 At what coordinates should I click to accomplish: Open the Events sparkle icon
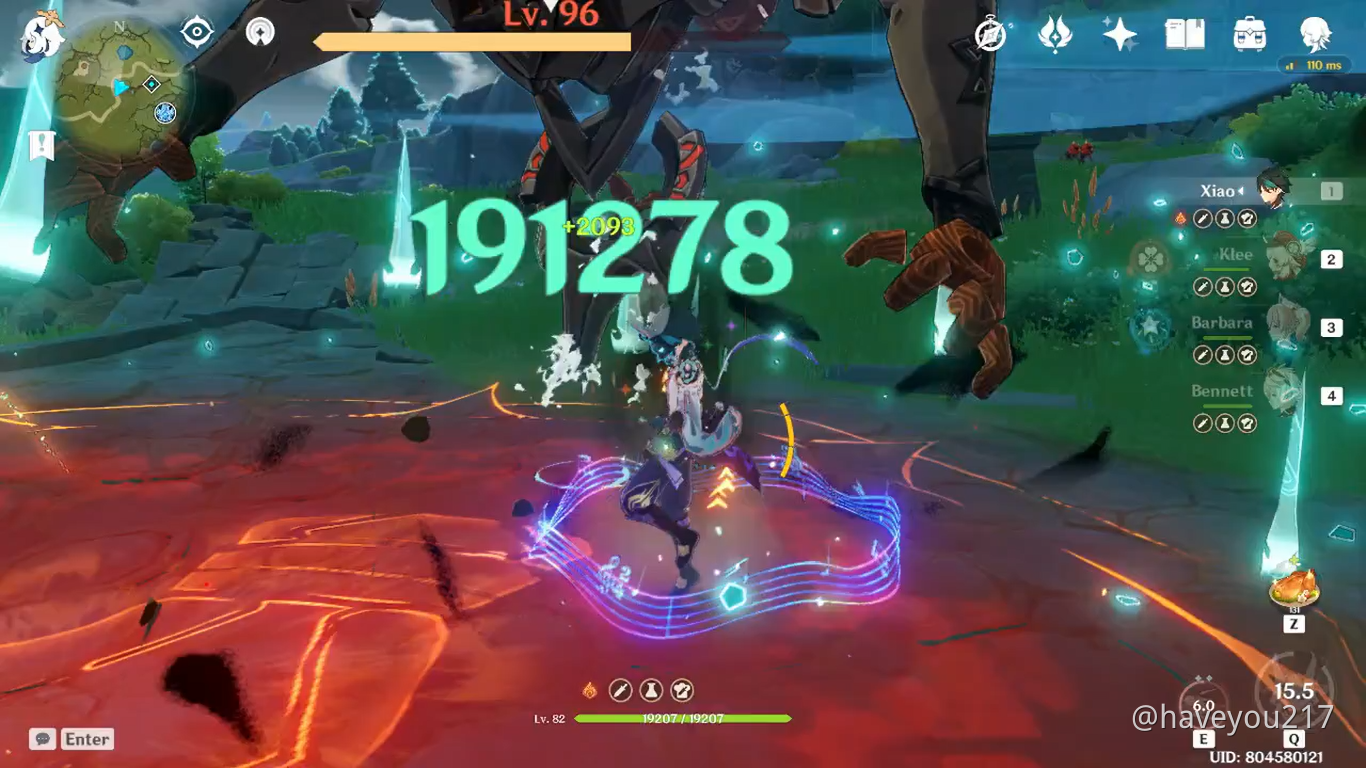click(x=1120, y=33)
